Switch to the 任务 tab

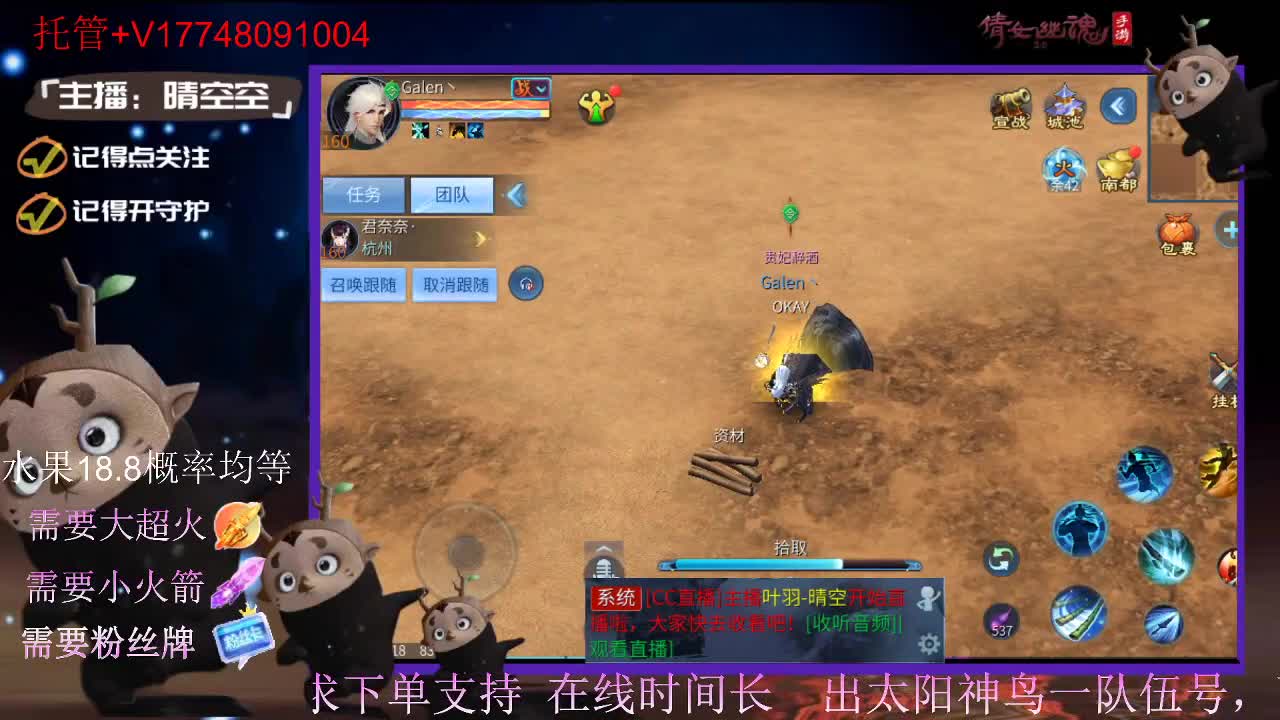(362, 194)
